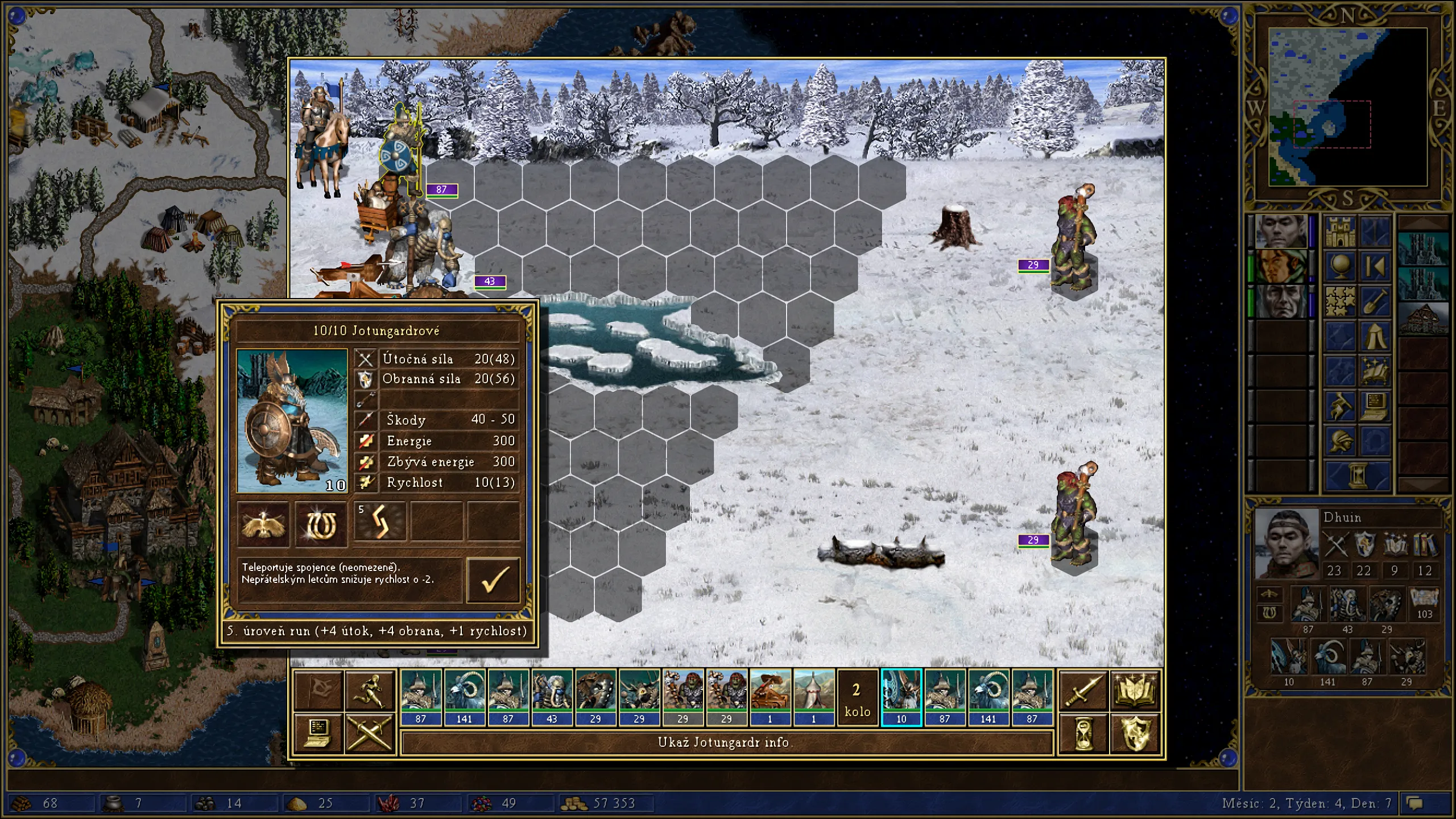
Task: View the world map via the globe icon
Action: coord(1340,267)
